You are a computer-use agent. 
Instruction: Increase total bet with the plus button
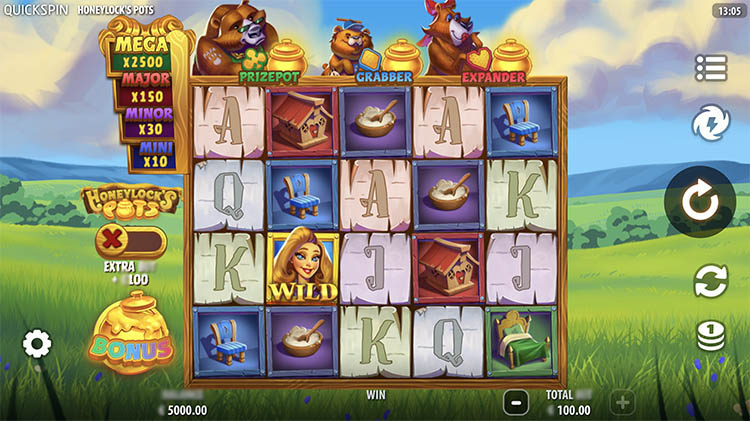(x=622, y=403)
